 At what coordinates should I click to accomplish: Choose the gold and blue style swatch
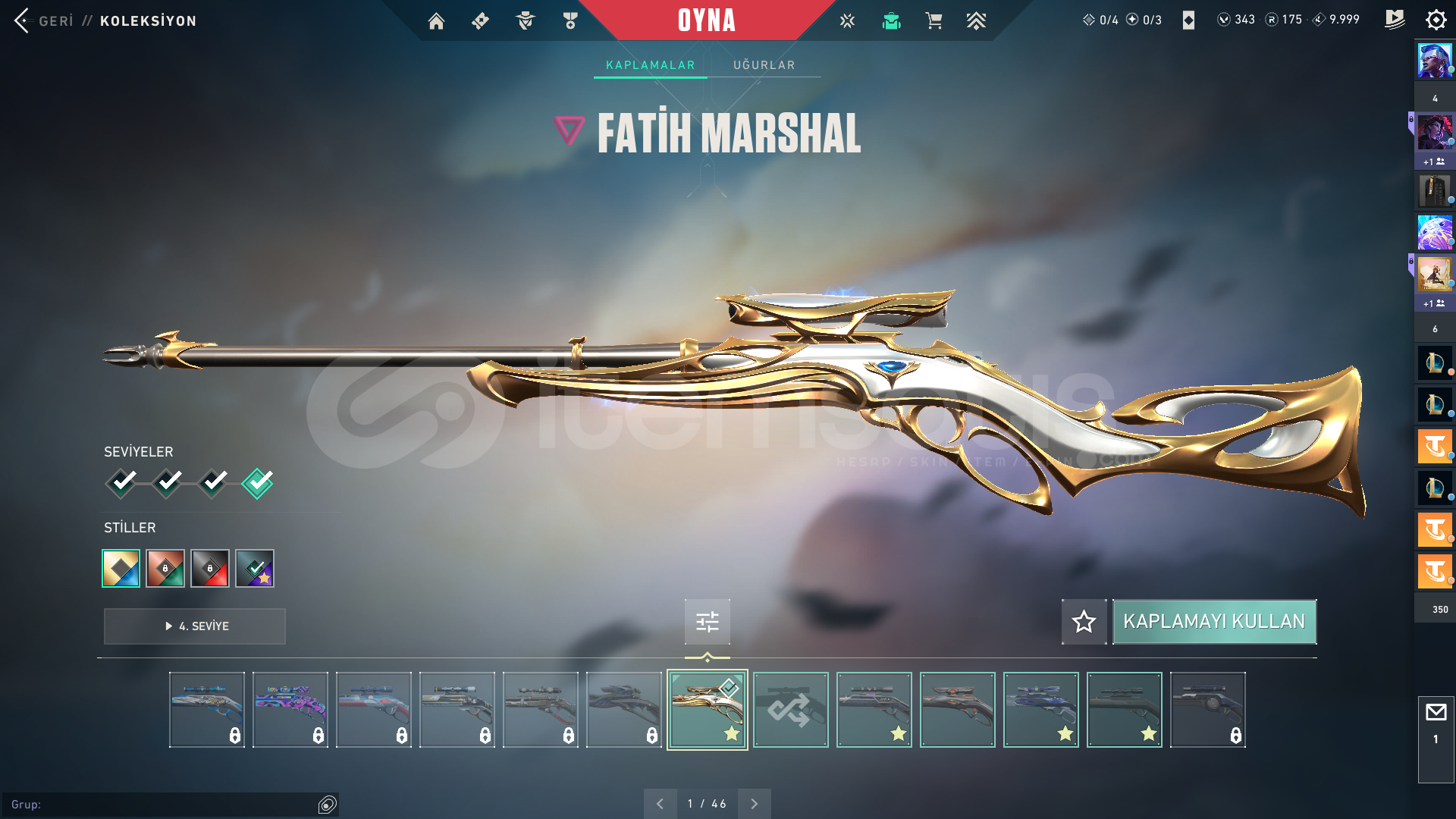121,568
